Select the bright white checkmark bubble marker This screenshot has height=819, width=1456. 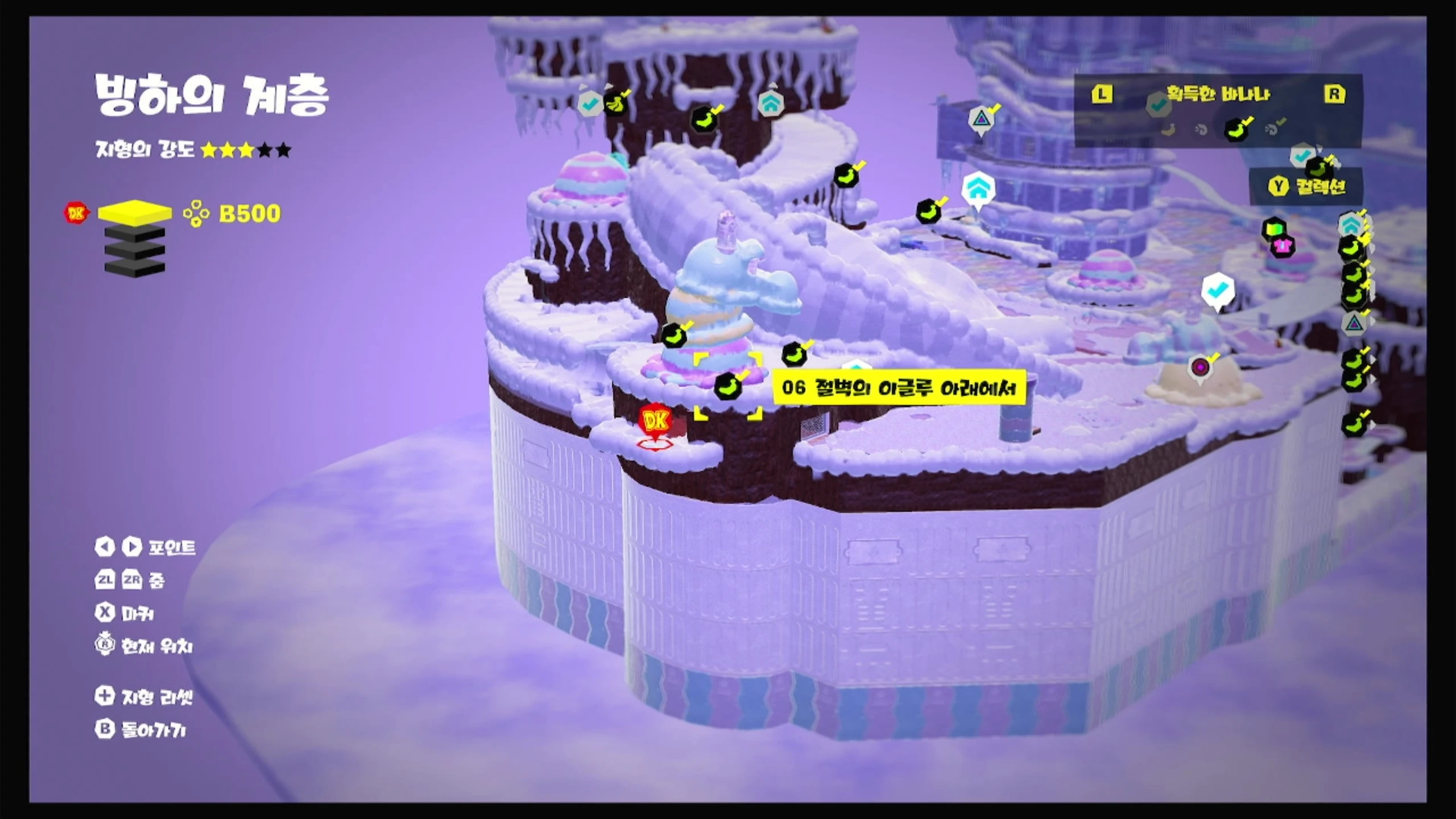tap(1217, 291)
